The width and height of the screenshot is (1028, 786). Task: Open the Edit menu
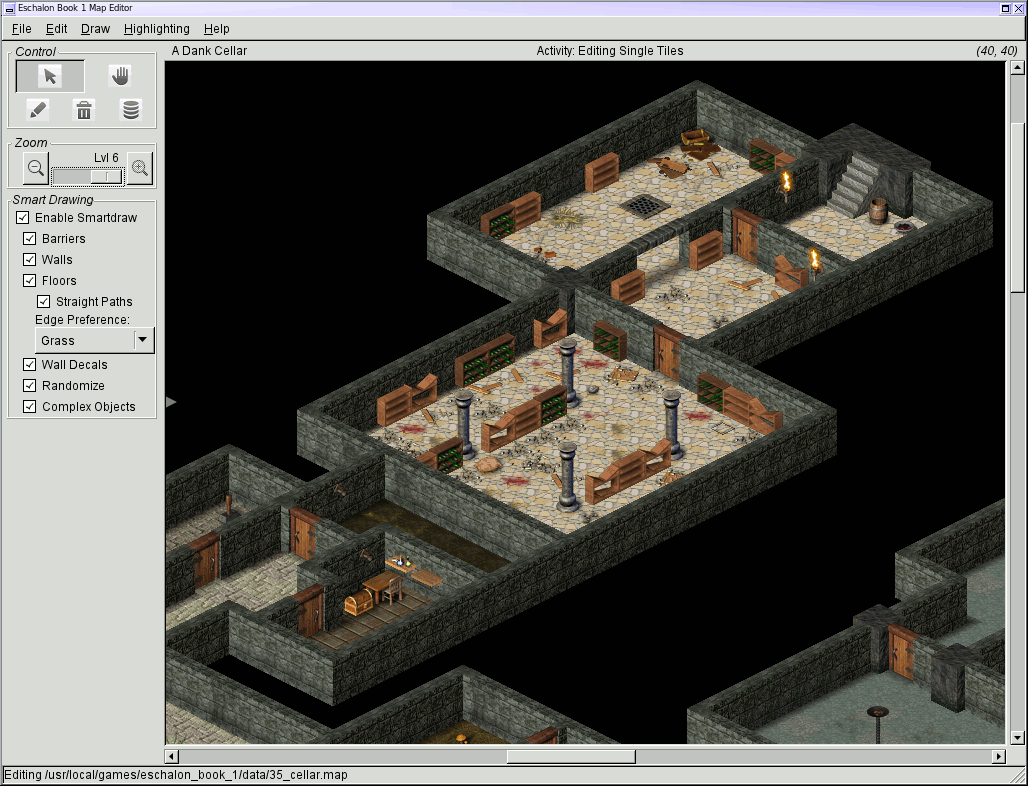[56, 29]
